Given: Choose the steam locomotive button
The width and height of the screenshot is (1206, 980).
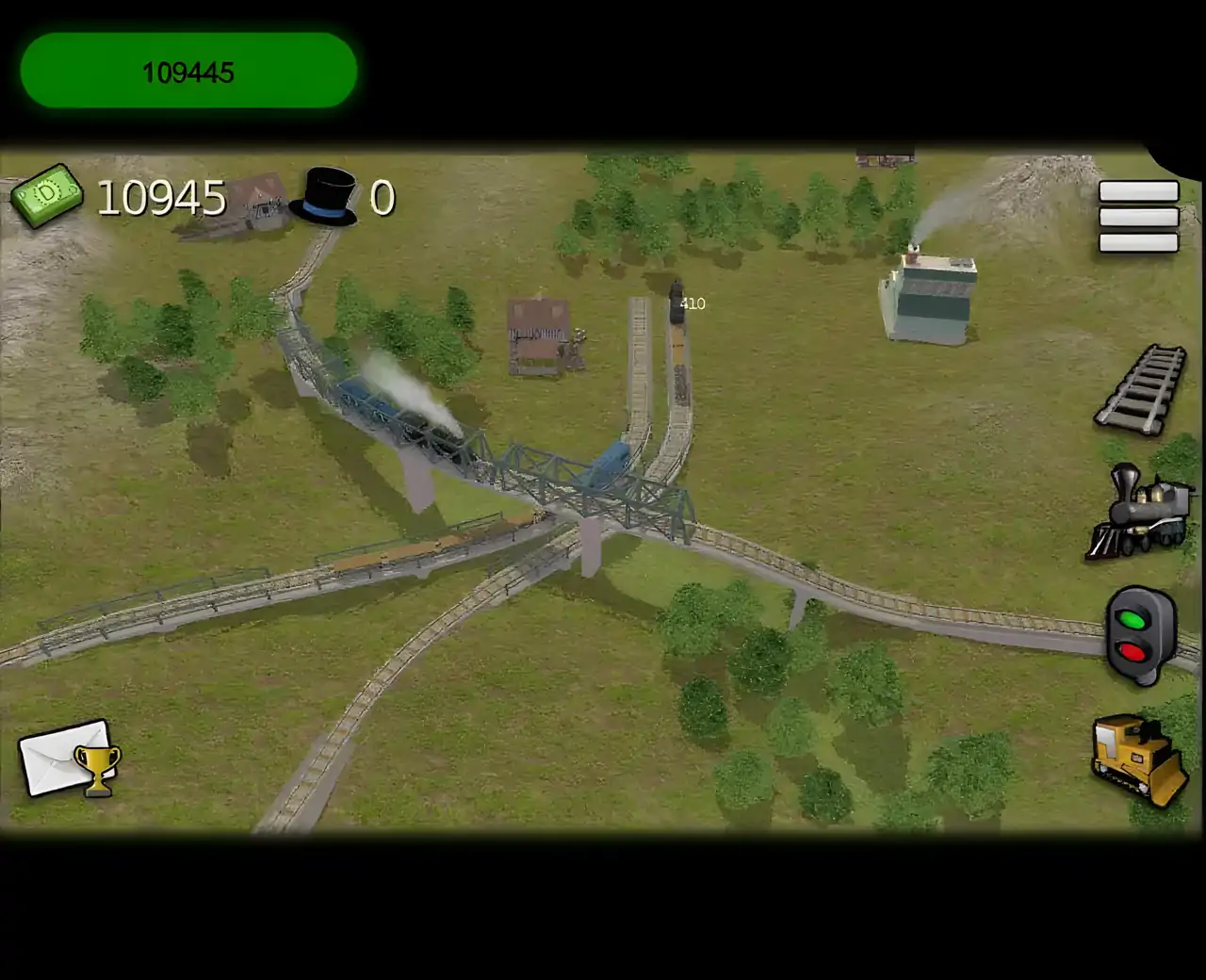Looking at the screenshot, I should 1138,510.
